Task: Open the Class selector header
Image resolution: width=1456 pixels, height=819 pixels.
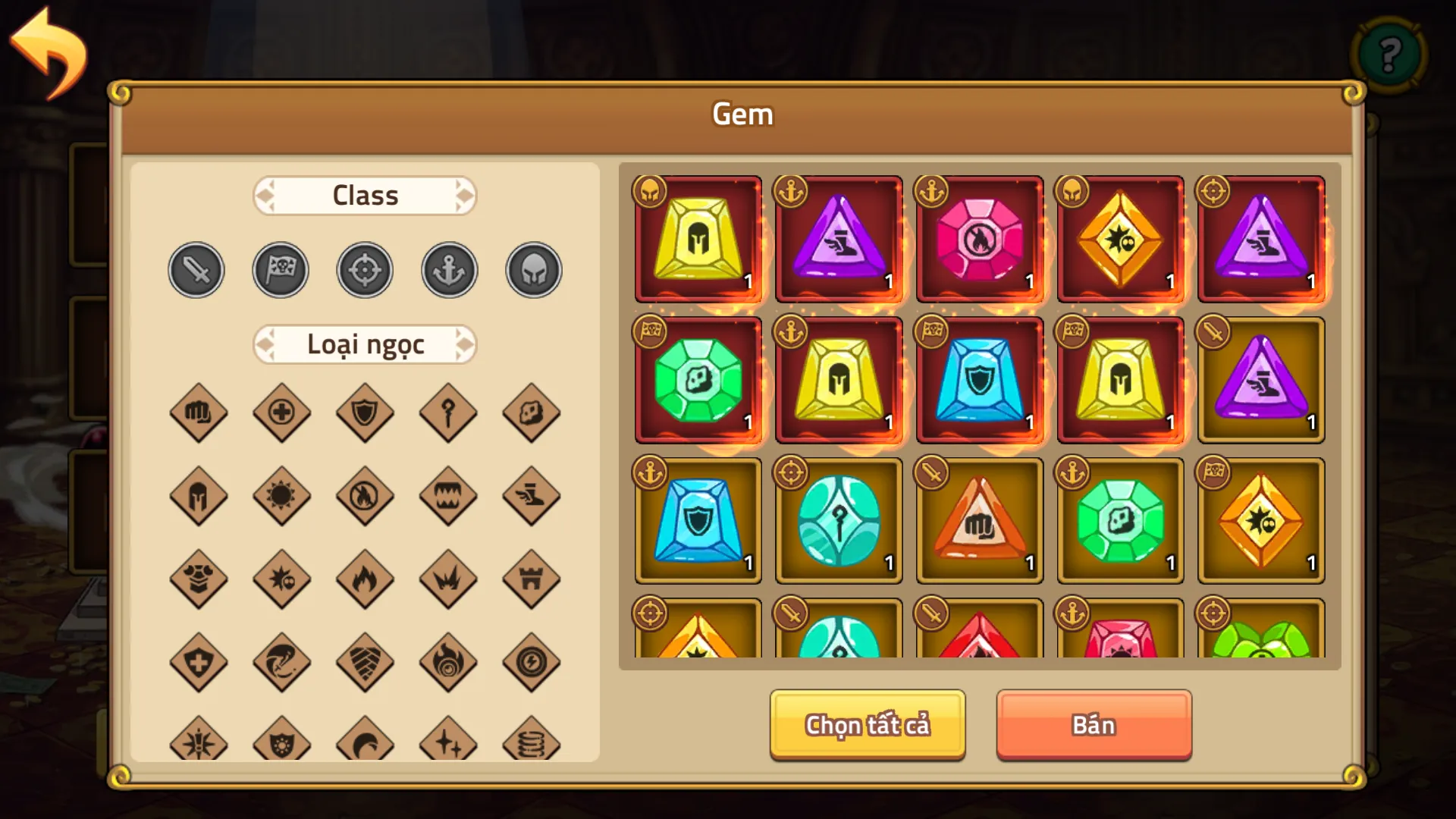Action: (365, 195)
